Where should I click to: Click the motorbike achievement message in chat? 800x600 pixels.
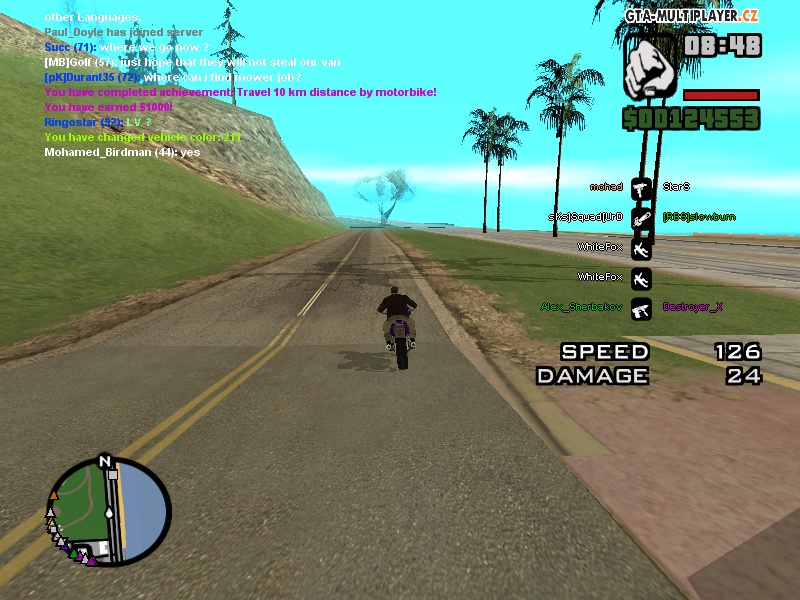[x=240, y=92]
